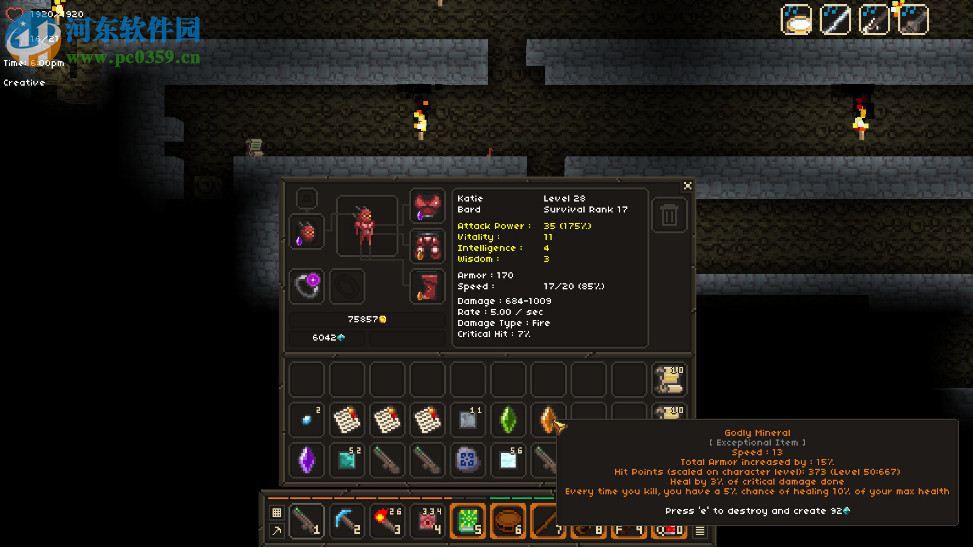The width and height of the screenshot is (973, 548).
Task: Pick the green crystal in inventory
Action: [508, 420]
